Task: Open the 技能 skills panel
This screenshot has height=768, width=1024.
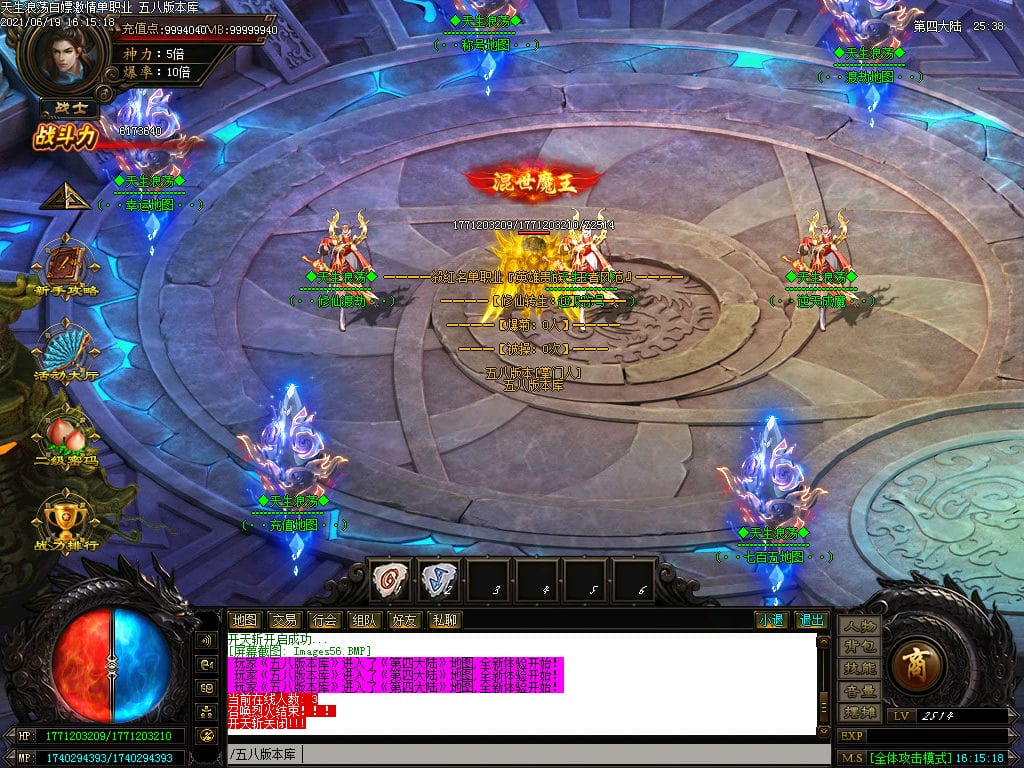Action: [860, 668]
